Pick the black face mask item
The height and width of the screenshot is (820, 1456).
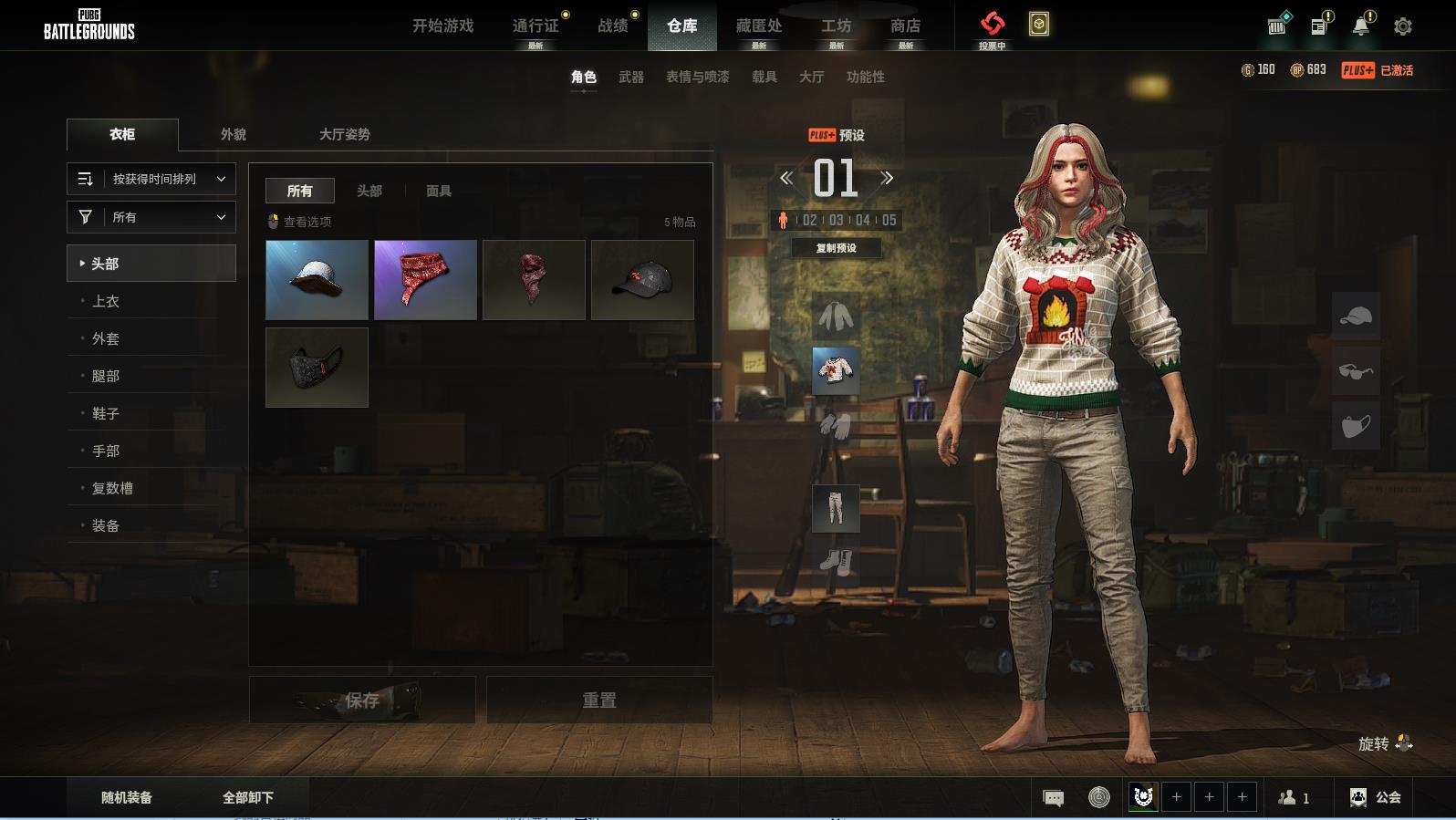click(x=317, y=368)
